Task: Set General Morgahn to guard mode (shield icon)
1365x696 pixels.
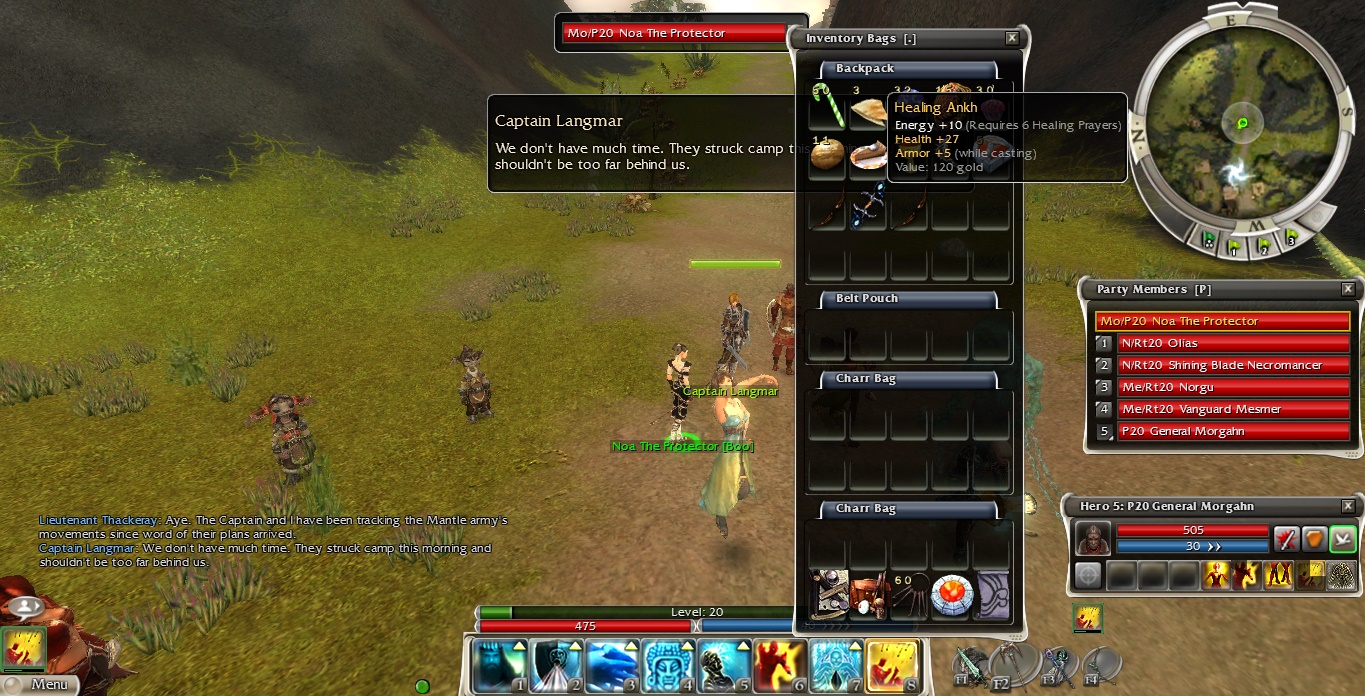Action: tap(1314, 539)
